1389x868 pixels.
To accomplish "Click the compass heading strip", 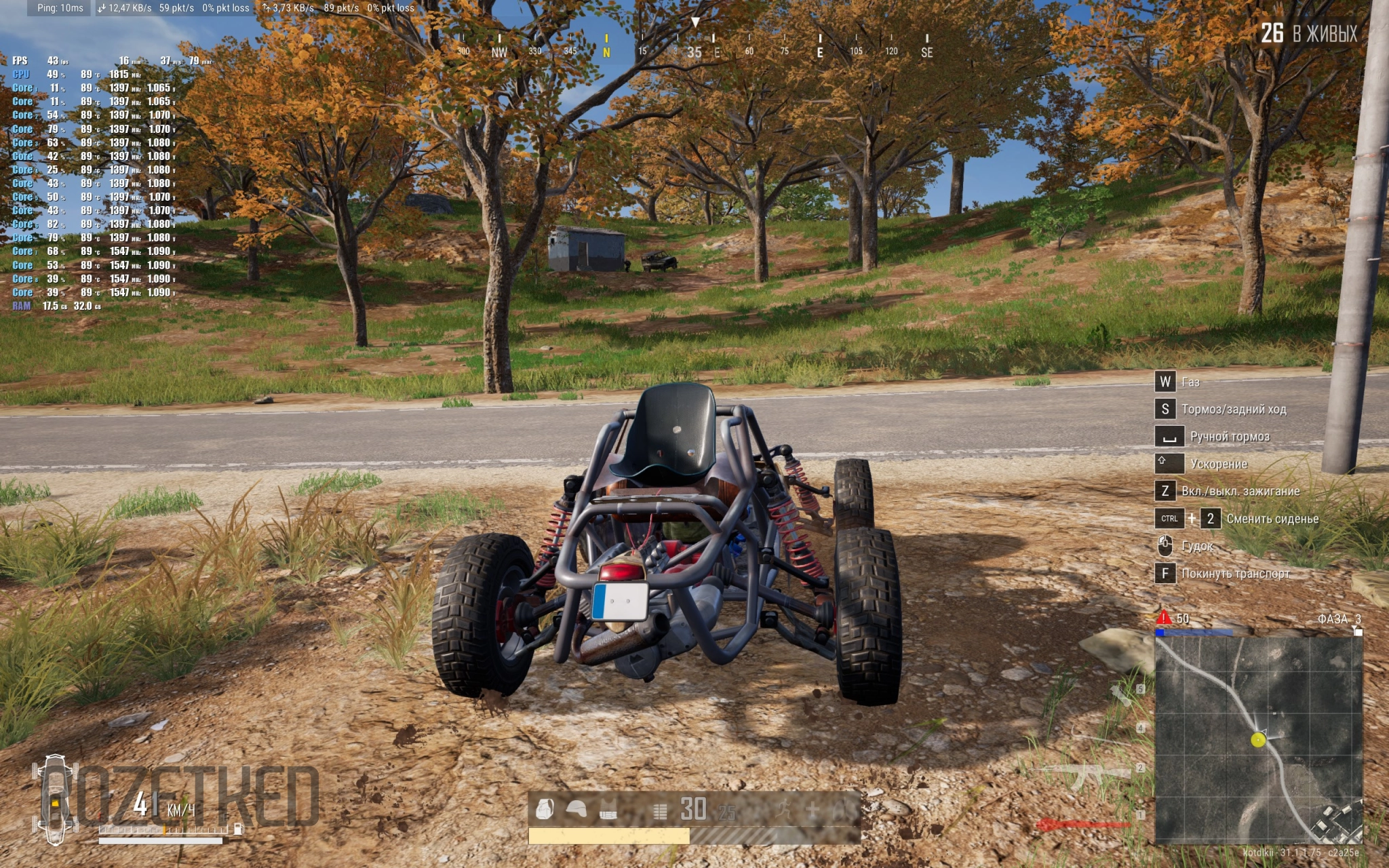I will click(694, 49).
